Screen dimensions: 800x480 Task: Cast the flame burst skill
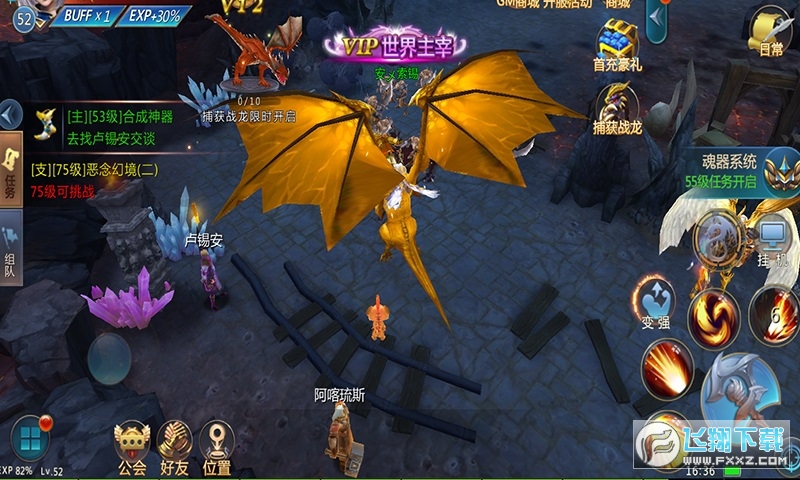(666, 367)
